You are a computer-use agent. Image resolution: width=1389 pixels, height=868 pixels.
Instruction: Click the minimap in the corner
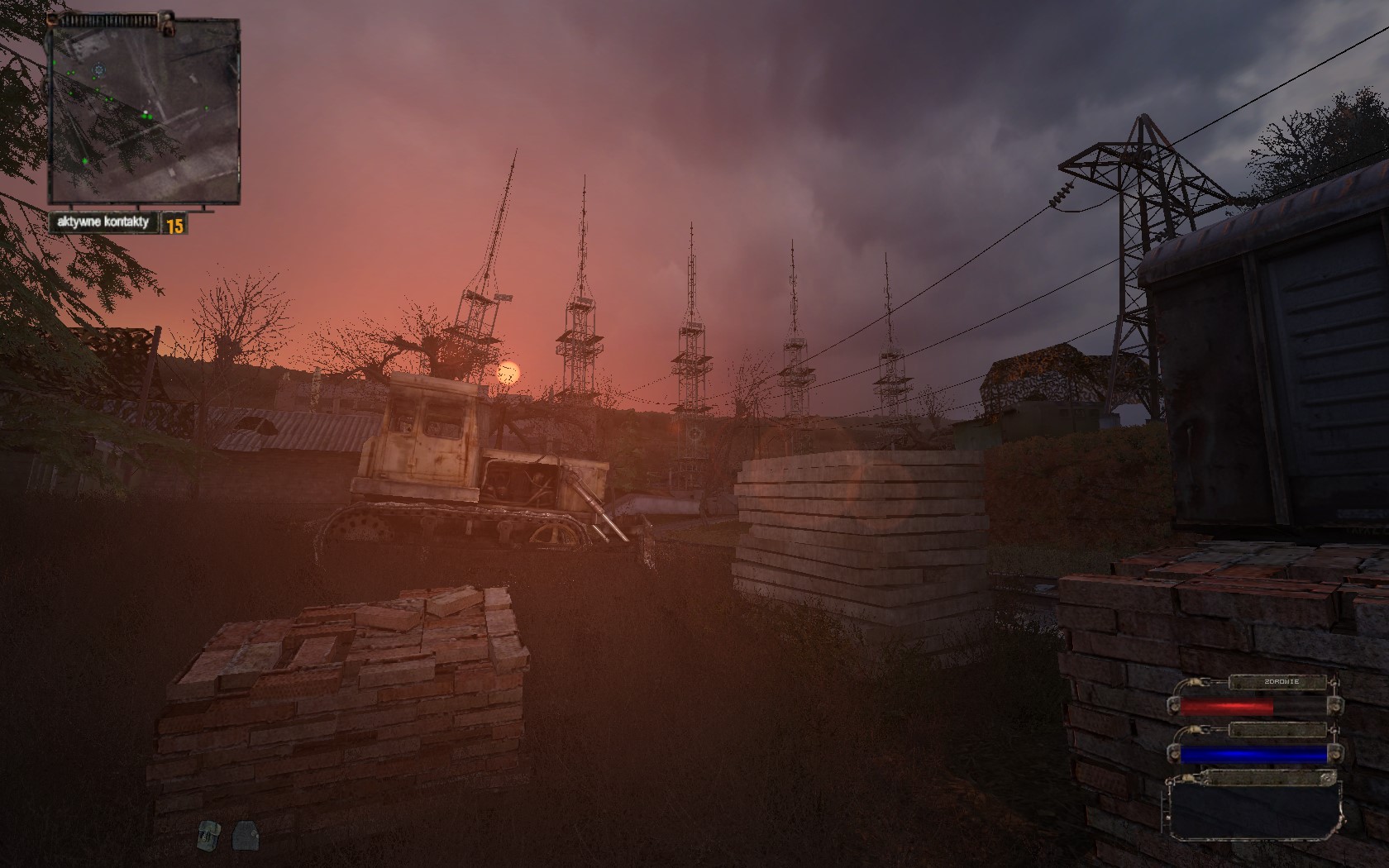pyautogui.click(x=145, y=112)
